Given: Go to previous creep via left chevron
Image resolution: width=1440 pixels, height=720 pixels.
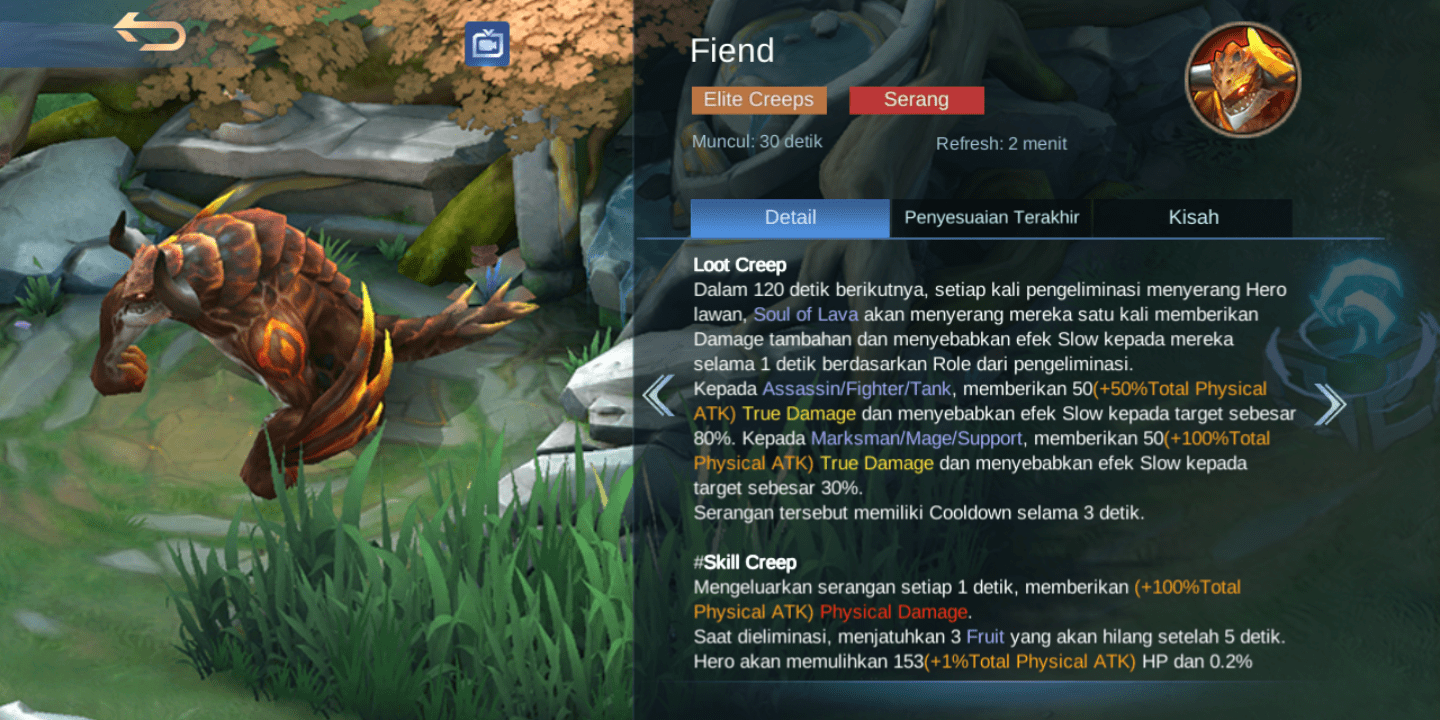Looking at the screenshot, I should [x=659, y=396].
